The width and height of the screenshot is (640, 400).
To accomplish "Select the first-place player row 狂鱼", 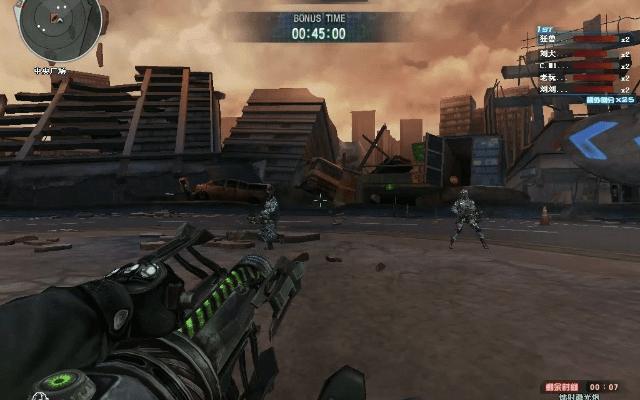I will pyautogui.click(x=578, y=39).
